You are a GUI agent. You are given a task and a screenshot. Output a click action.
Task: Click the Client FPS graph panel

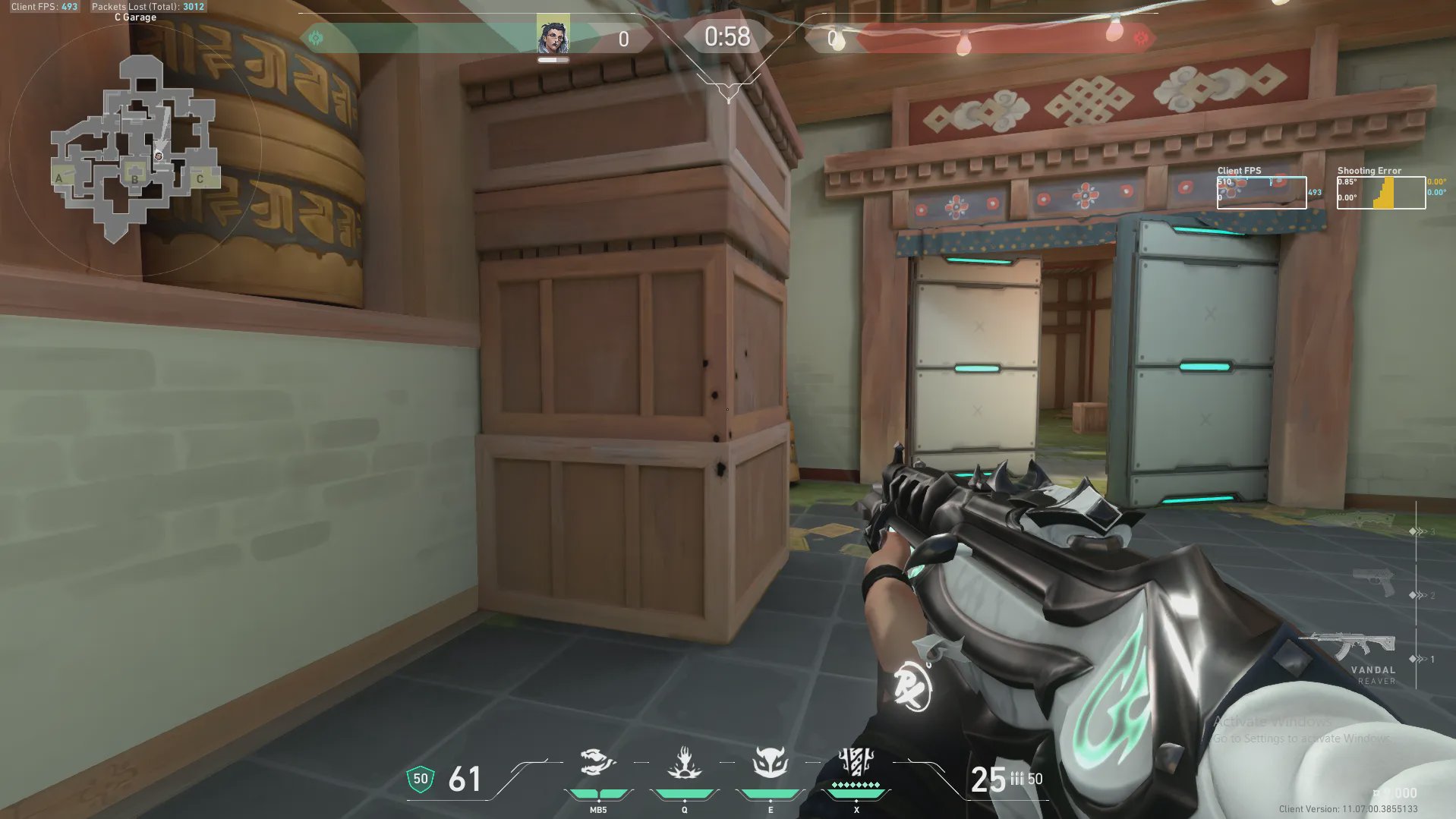pos(1261,193)
